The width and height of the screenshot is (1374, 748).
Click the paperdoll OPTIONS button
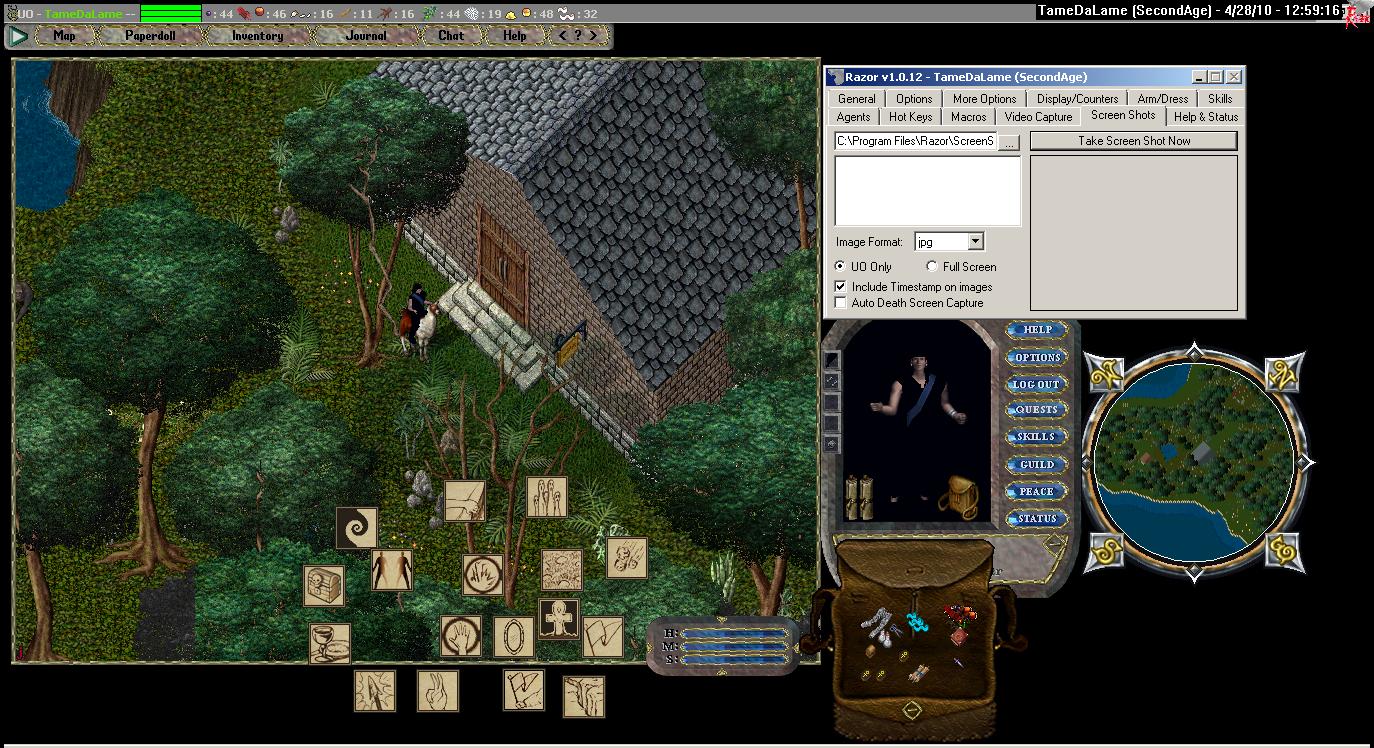1037,357
